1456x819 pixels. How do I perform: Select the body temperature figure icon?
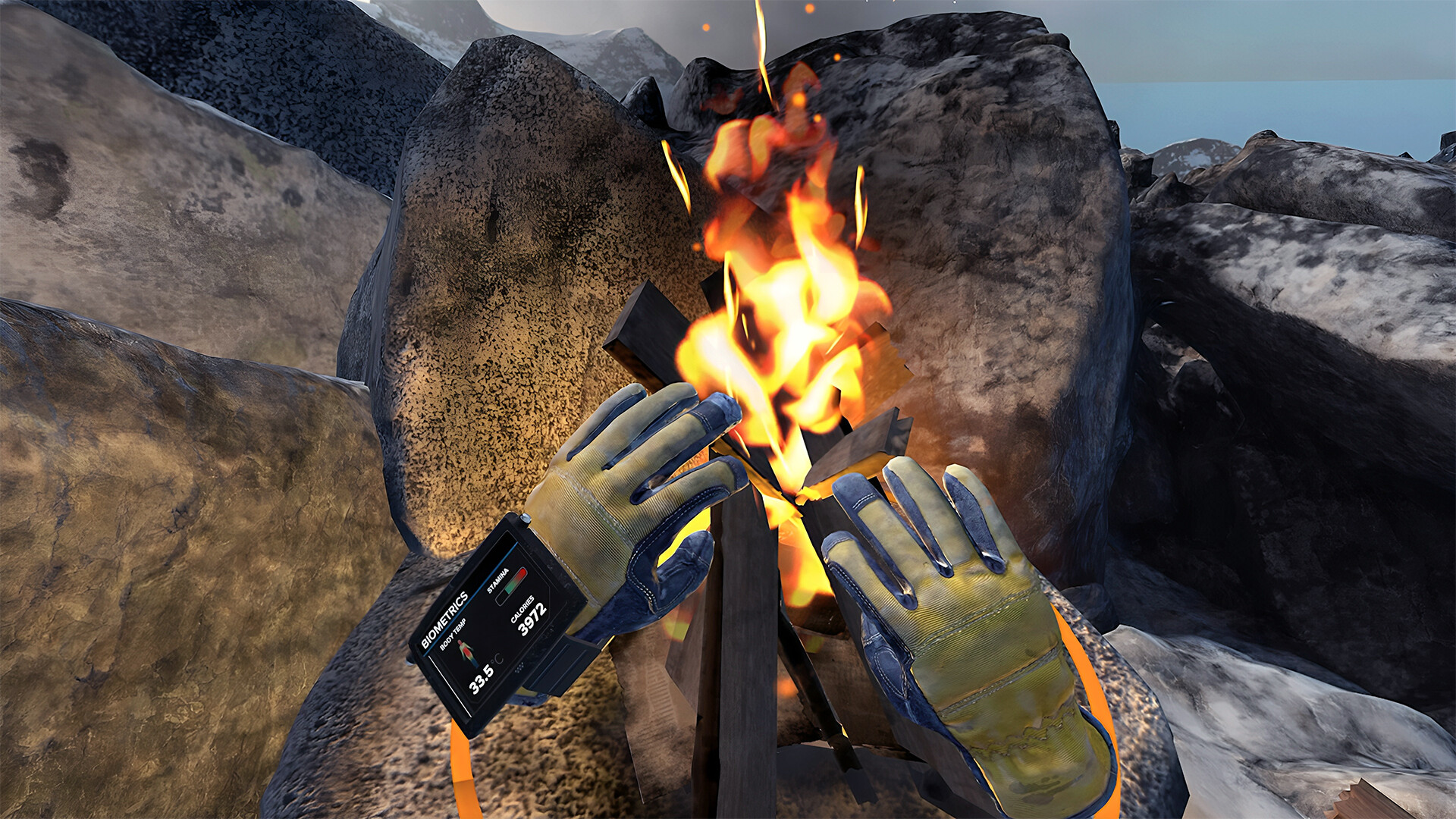click(x=466, y=652)
